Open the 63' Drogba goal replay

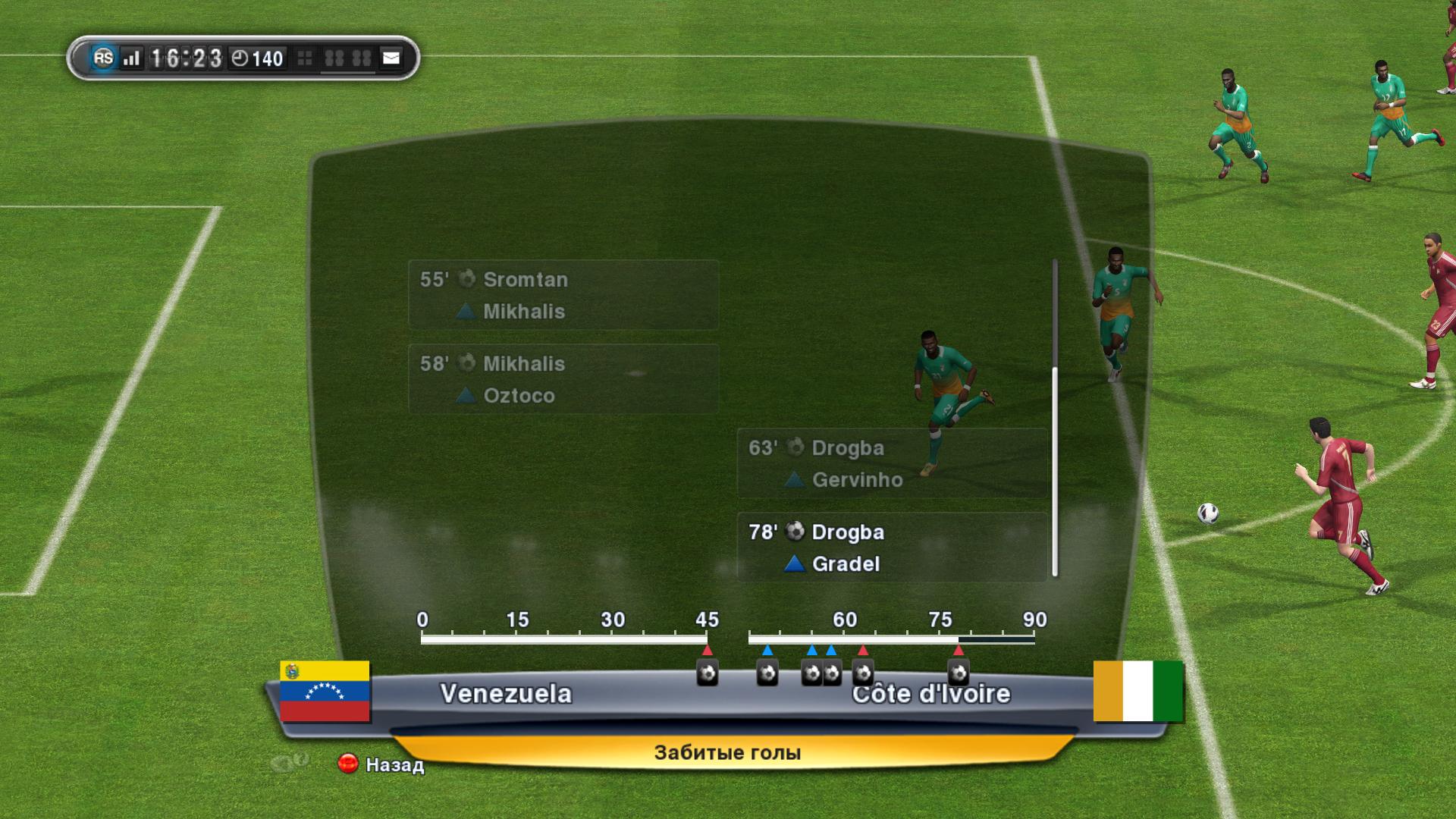click(x=892, y=463)
